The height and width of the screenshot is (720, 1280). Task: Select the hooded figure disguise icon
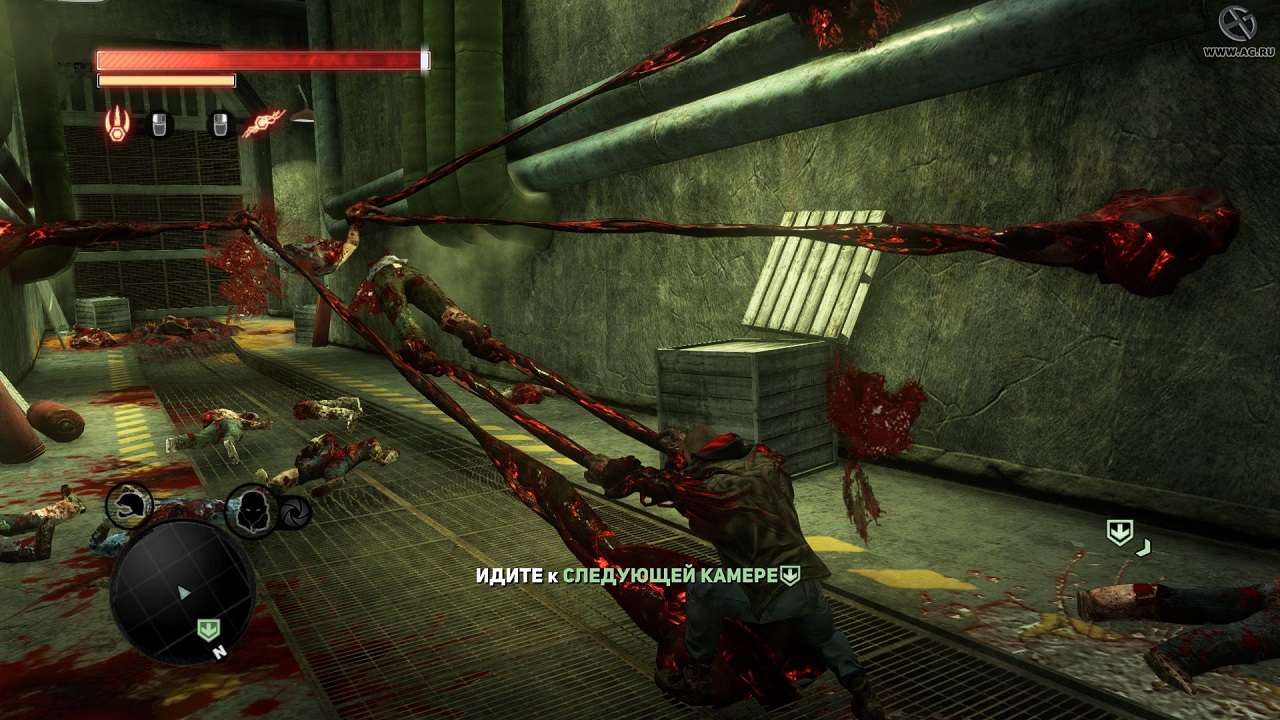[x=249, y=508]
